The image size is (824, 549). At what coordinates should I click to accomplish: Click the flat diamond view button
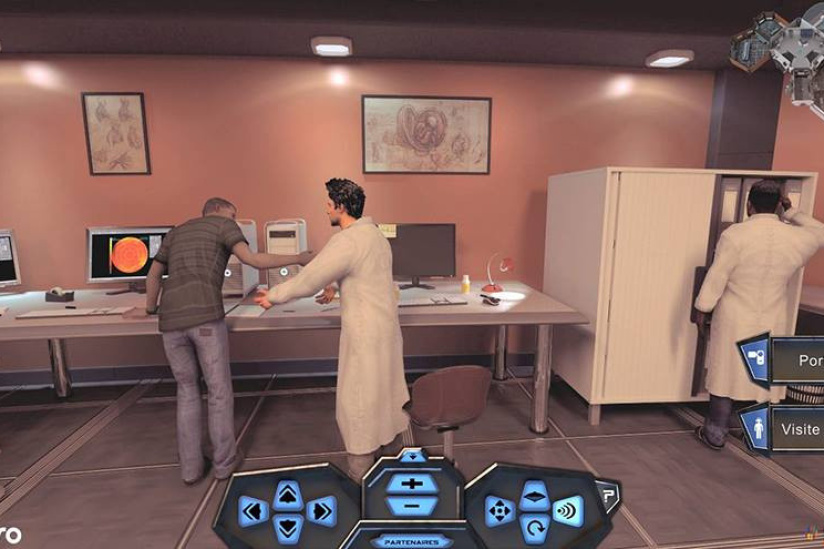tap(534, 494)
